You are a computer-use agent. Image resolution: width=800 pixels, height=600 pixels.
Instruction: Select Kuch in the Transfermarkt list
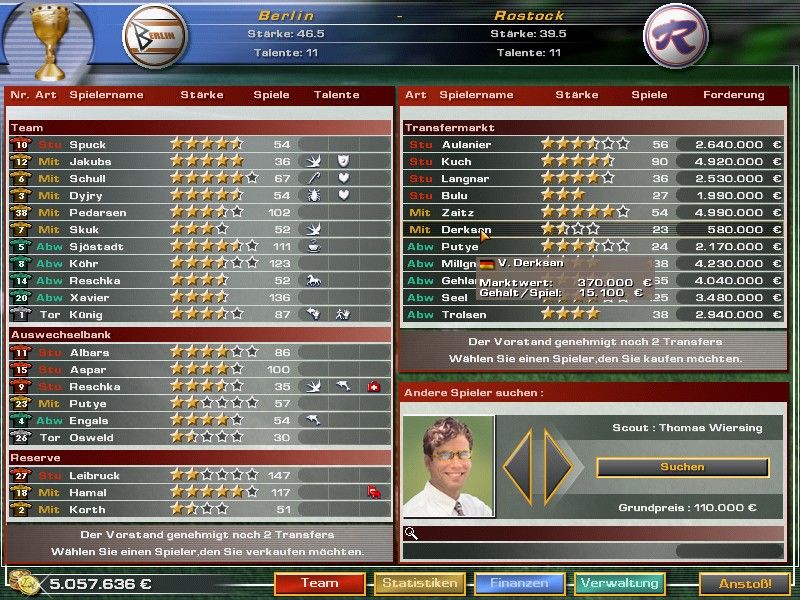pos(456,162)
